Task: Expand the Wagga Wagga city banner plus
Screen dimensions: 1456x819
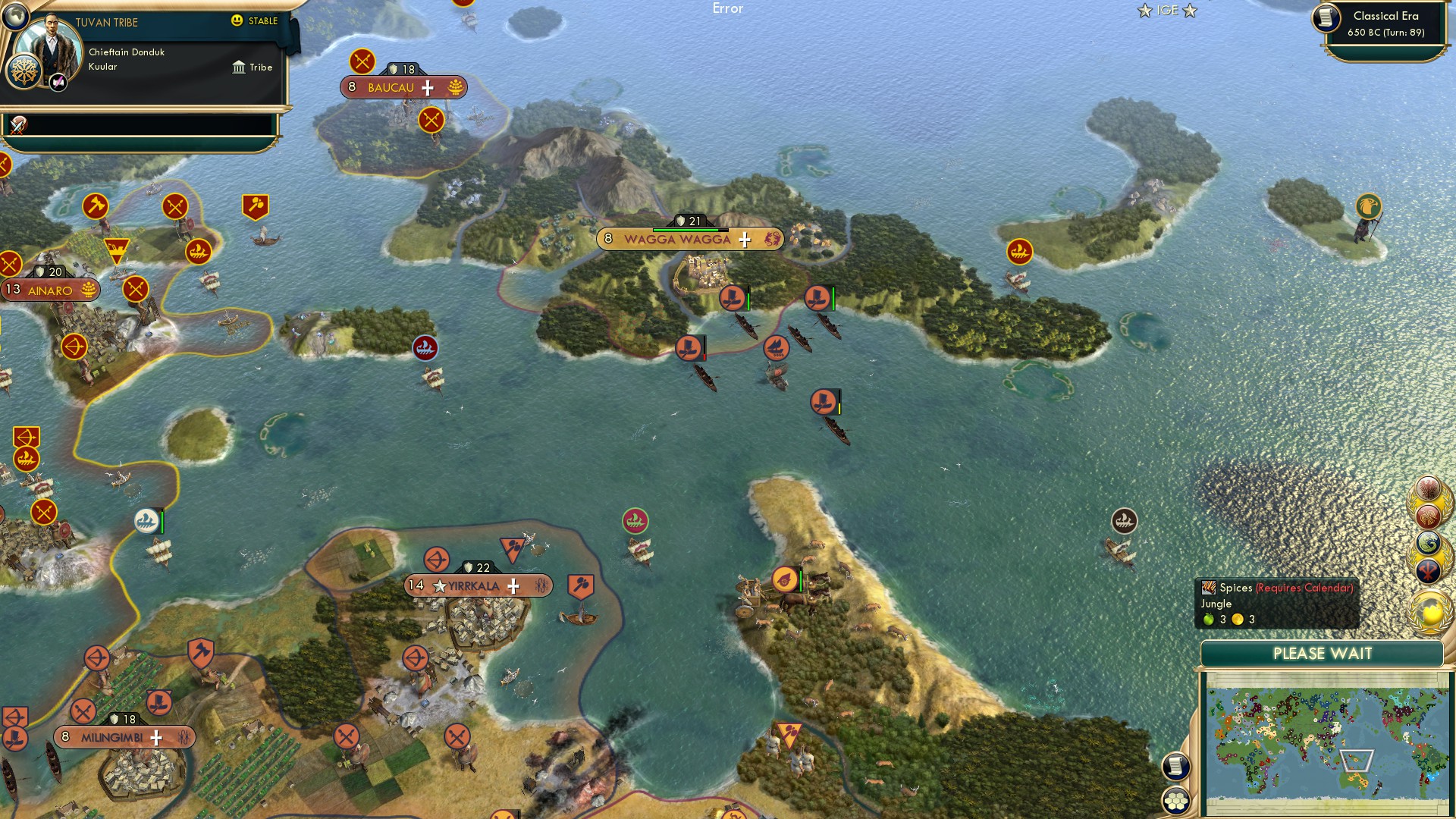Action: point(744,240)
